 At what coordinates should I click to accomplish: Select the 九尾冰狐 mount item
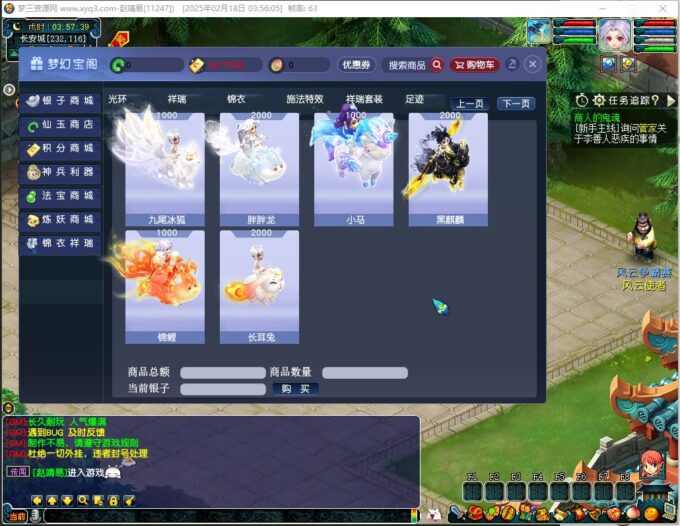(165, 167)
